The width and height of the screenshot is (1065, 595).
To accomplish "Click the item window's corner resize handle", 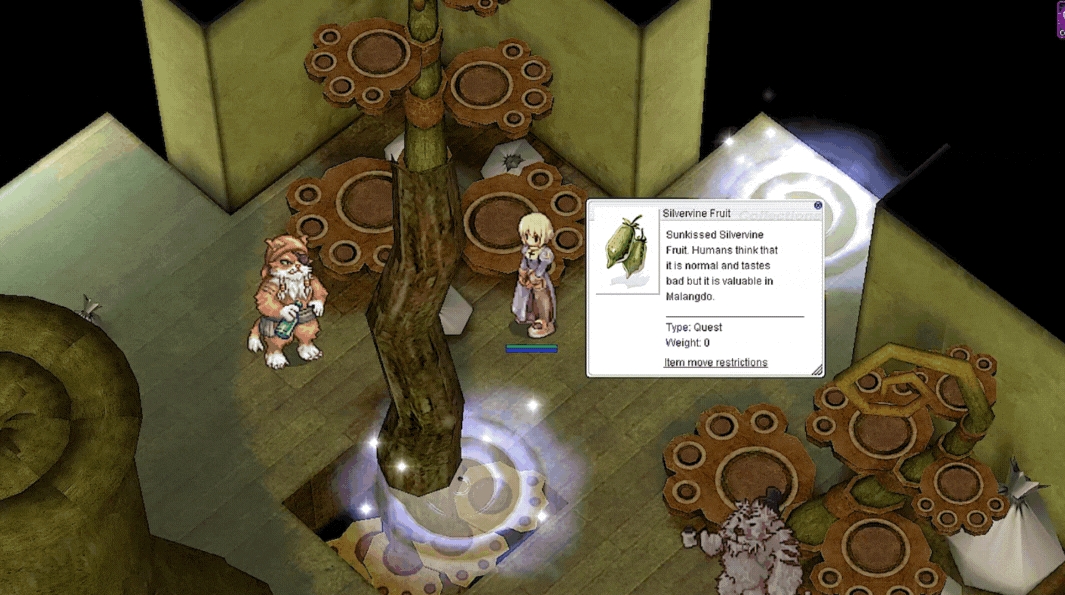I will pos(817,370).
